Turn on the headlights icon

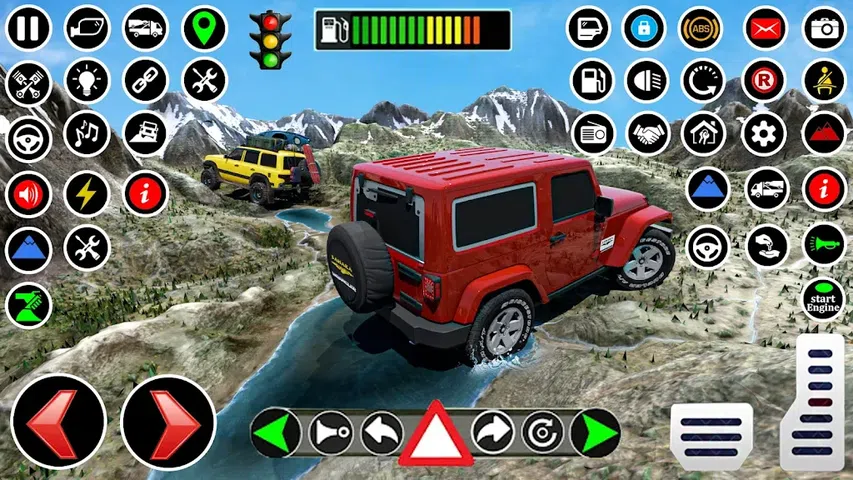(x=645, y=81)
